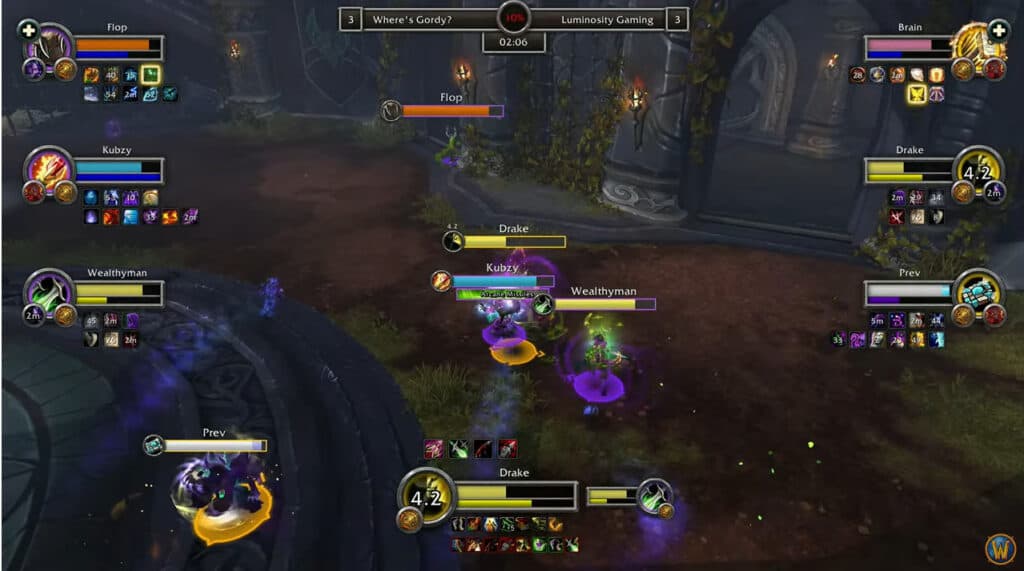
Task: Click the Luminosity Gaming team name banner
Action: point(607,19)
